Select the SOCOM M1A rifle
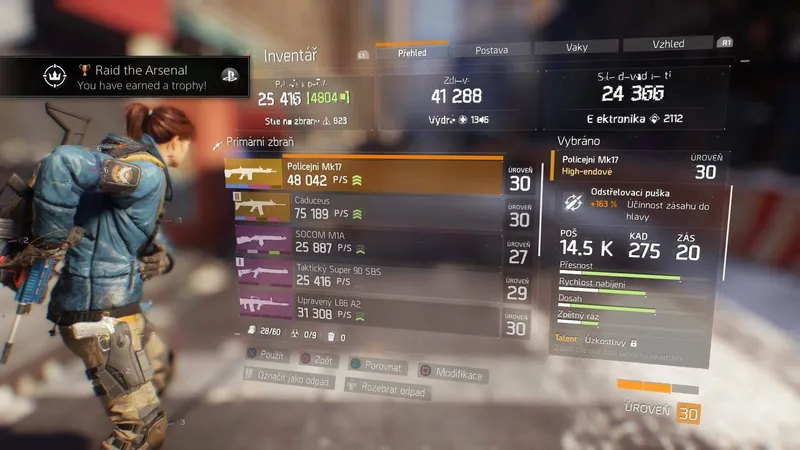 coord(364,241)
